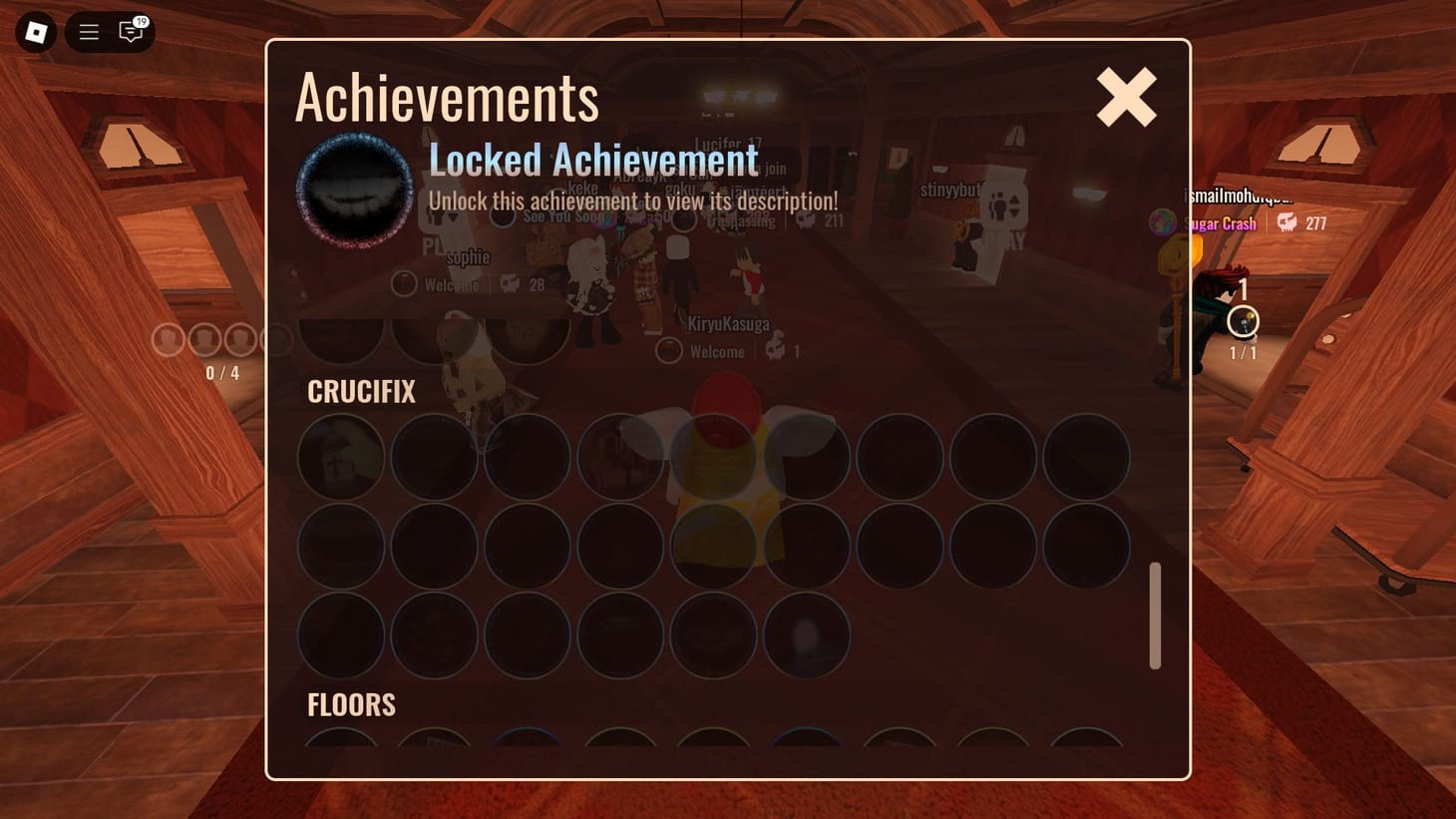Open the Roblox menu icon
This screenshot has width=1456, height=819.
pos(35,31)
